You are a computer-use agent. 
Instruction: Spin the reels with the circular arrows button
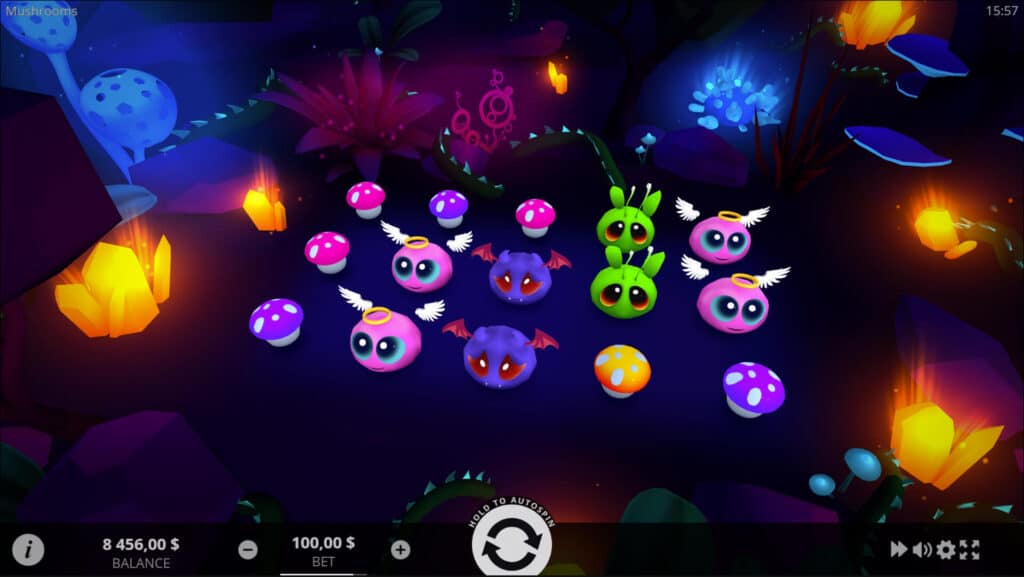click(511, 546)
